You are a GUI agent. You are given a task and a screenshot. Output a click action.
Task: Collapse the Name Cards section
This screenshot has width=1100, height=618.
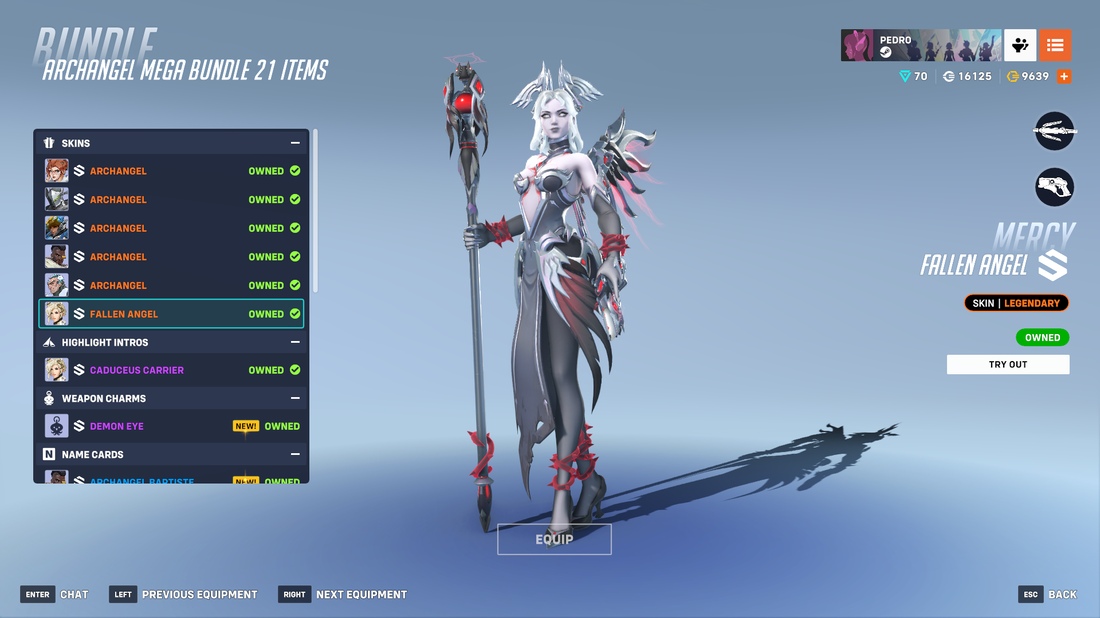coord(295,454)
